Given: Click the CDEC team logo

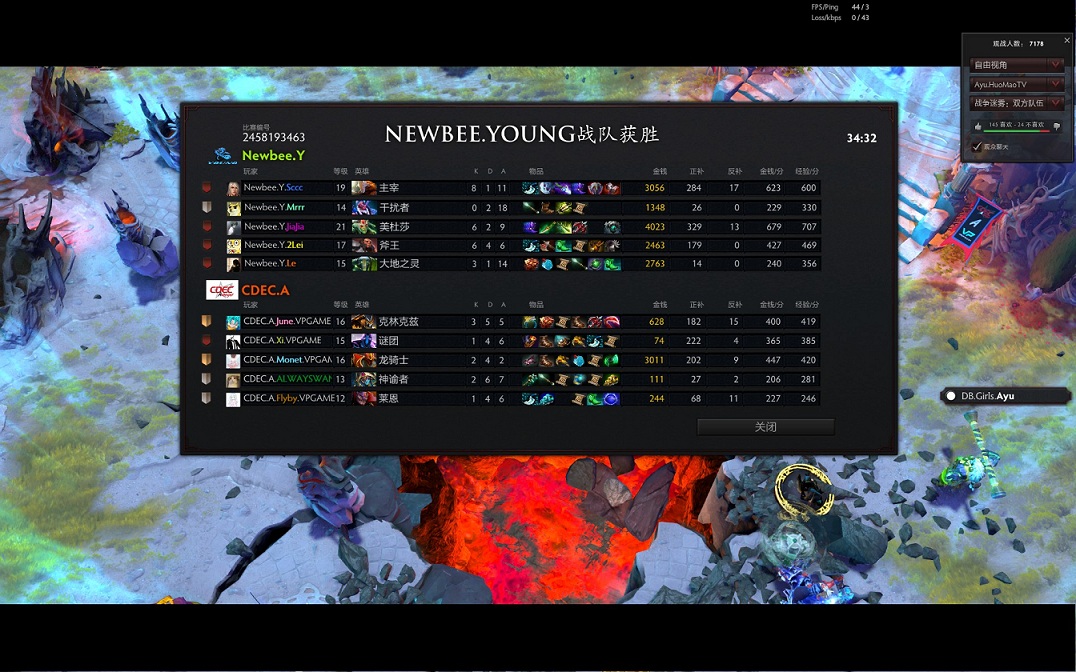Looking at the screenshot, I should tap(220, 290).
